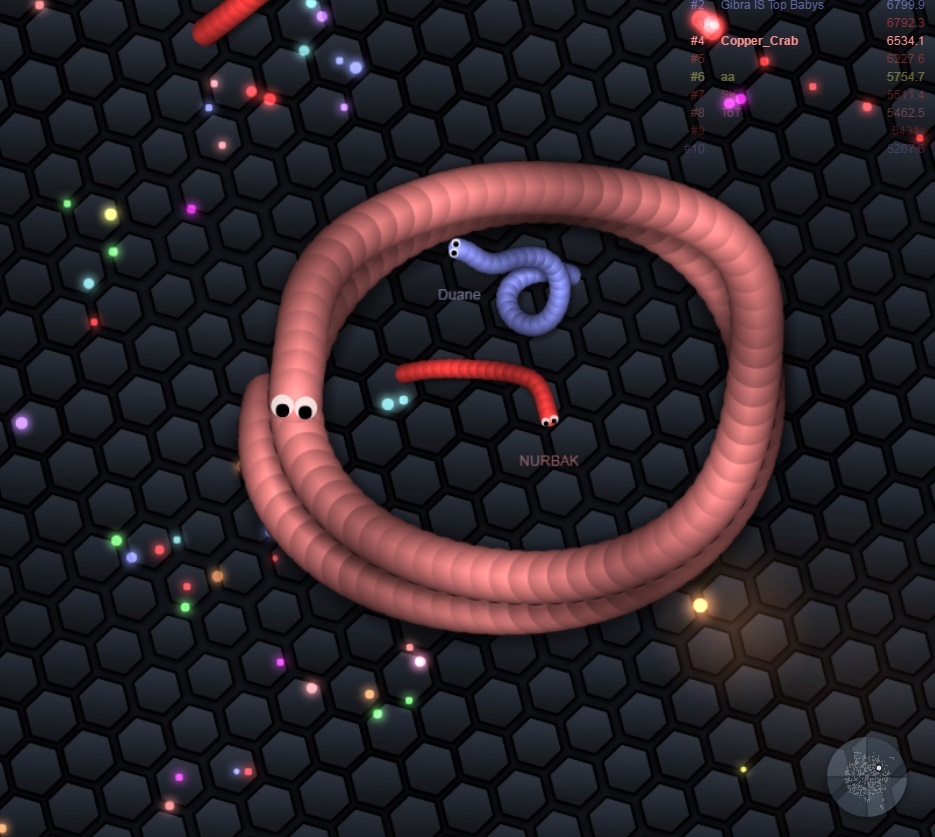Image resolution: width=935 pixels, height=837 pixels.
Task: Choose the ToT leaderboard entry
Action: [x=731, y=113]
